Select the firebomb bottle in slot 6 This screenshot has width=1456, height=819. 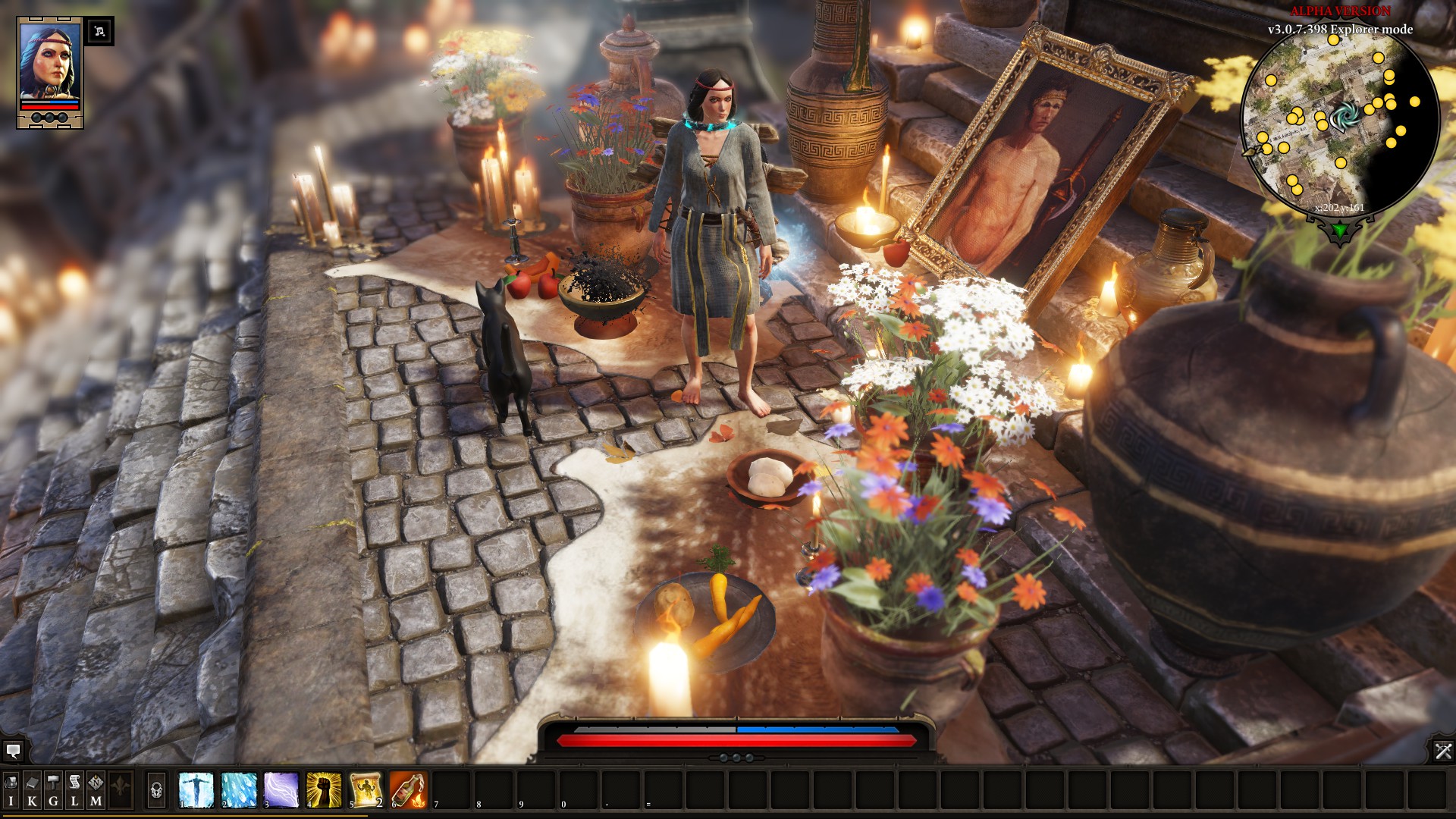tap(409, 790)
